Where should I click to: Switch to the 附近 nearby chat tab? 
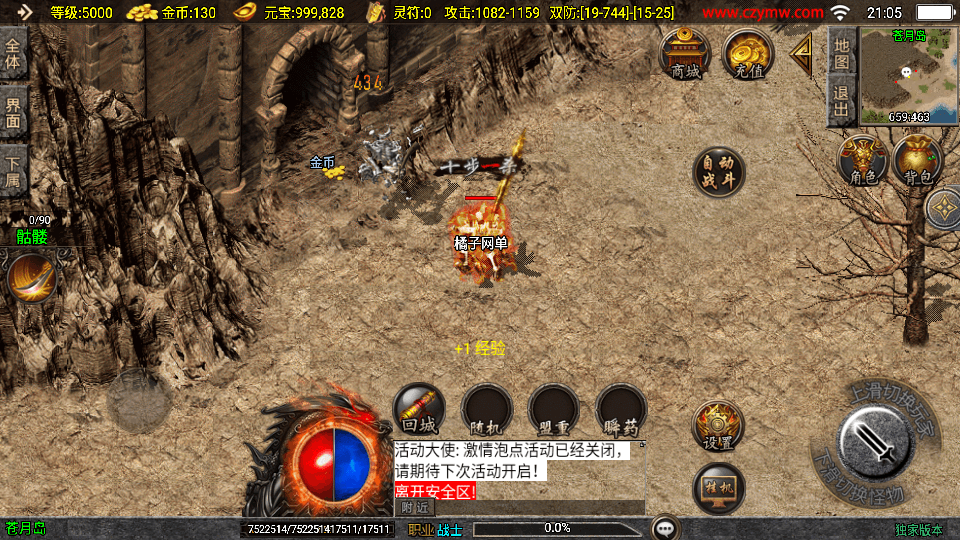pyautogui.click(x=412, y=508)
